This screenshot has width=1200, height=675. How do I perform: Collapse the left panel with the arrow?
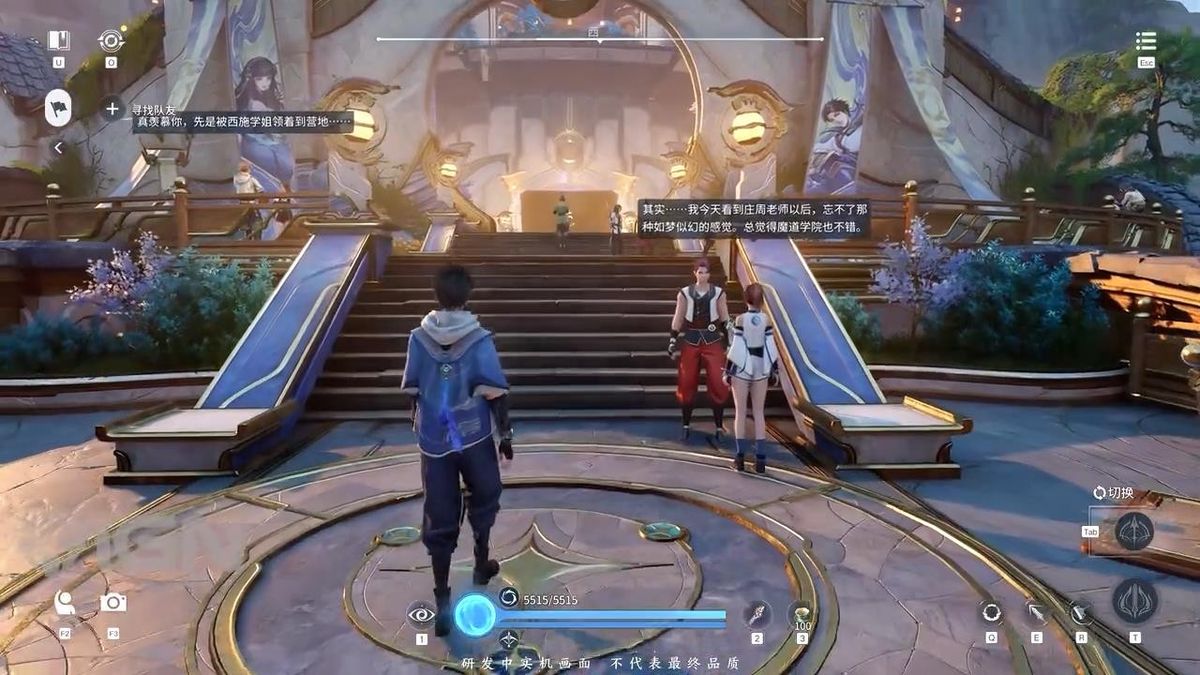click(x=58, y=148)
